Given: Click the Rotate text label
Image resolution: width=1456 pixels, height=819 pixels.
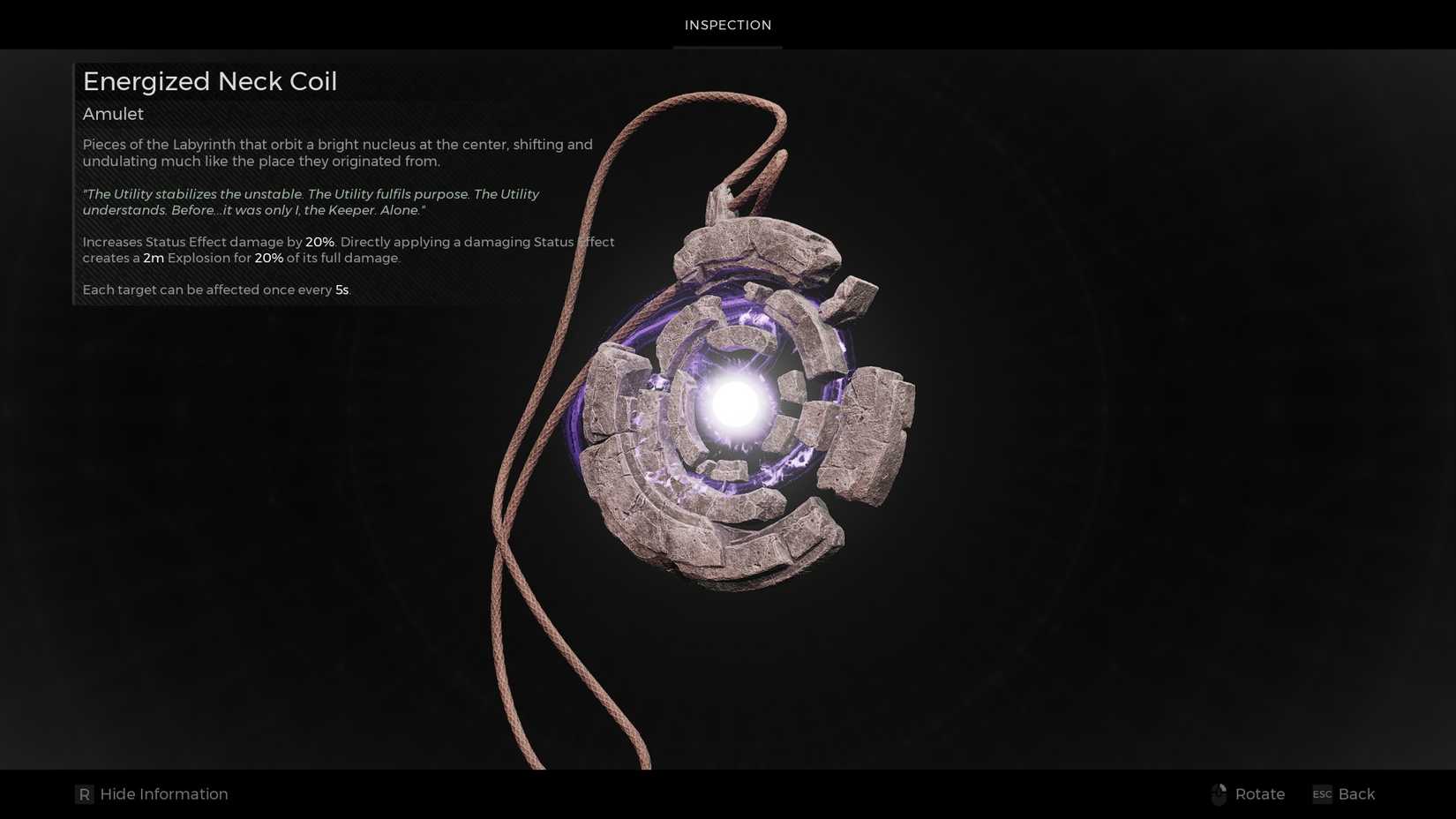Looking at the screenshot, I should 1259,793.
